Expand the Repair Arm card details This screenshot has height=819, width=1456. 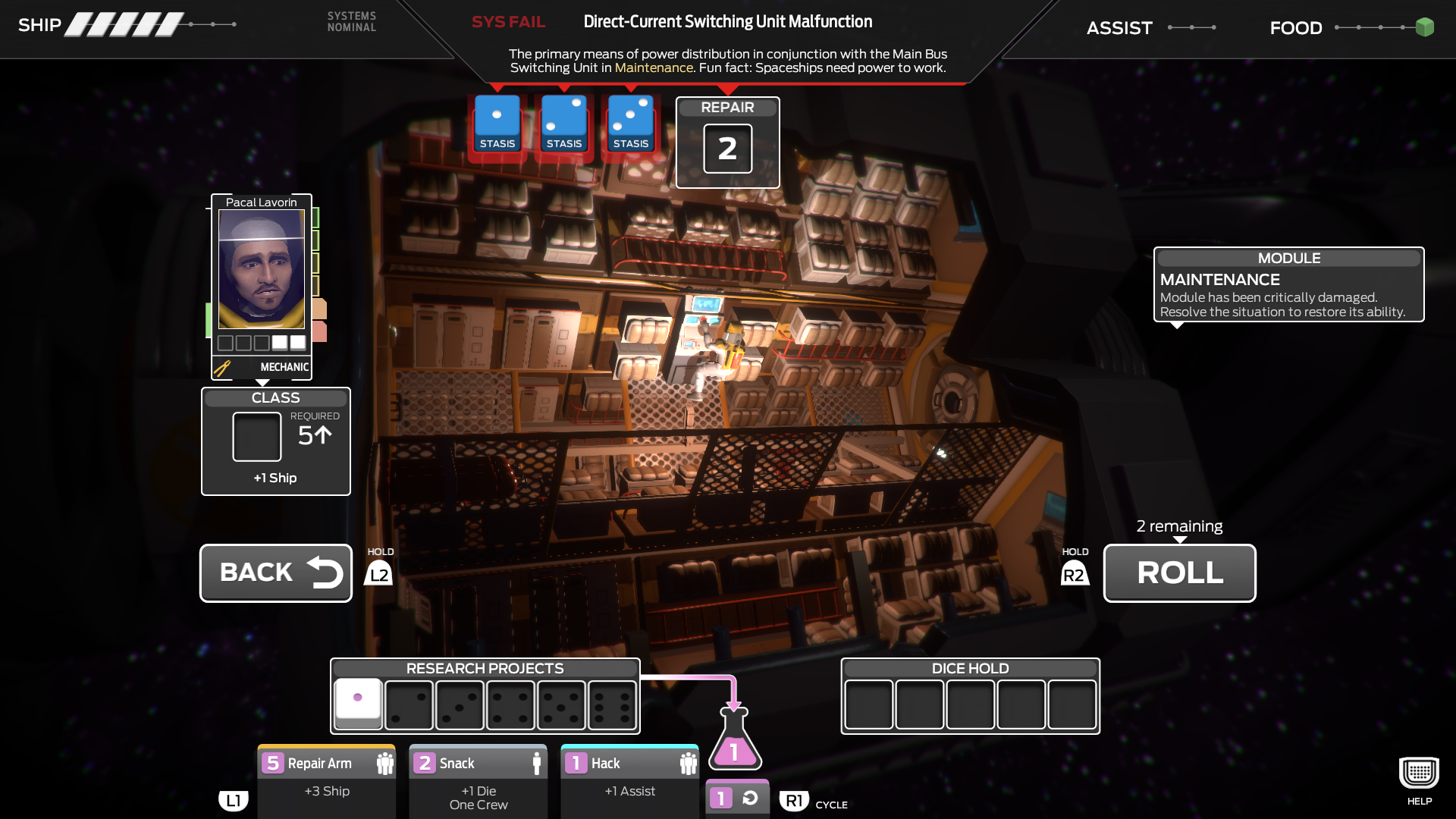(326, 763)
